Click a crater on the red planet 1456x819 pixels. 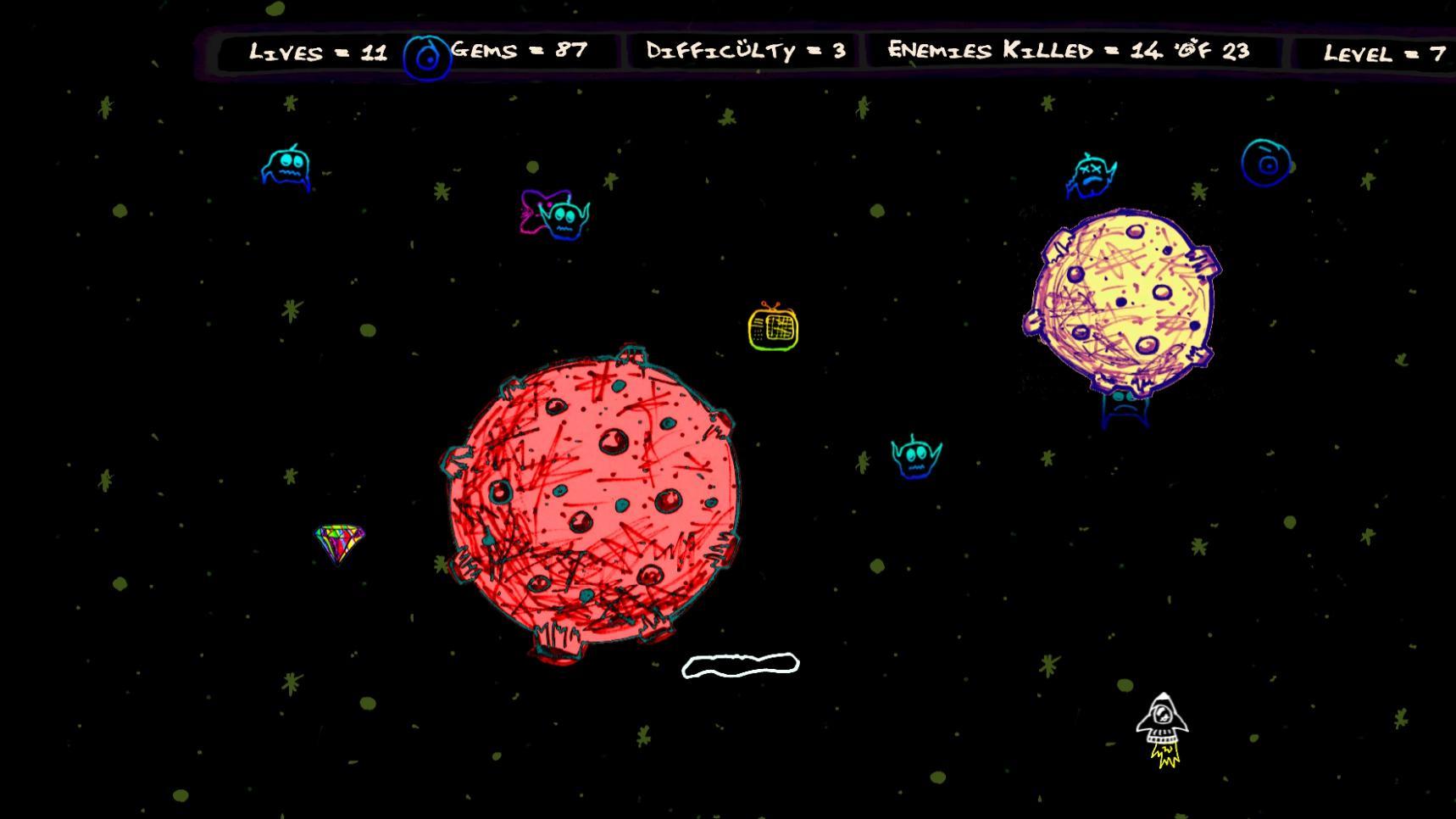613,440
